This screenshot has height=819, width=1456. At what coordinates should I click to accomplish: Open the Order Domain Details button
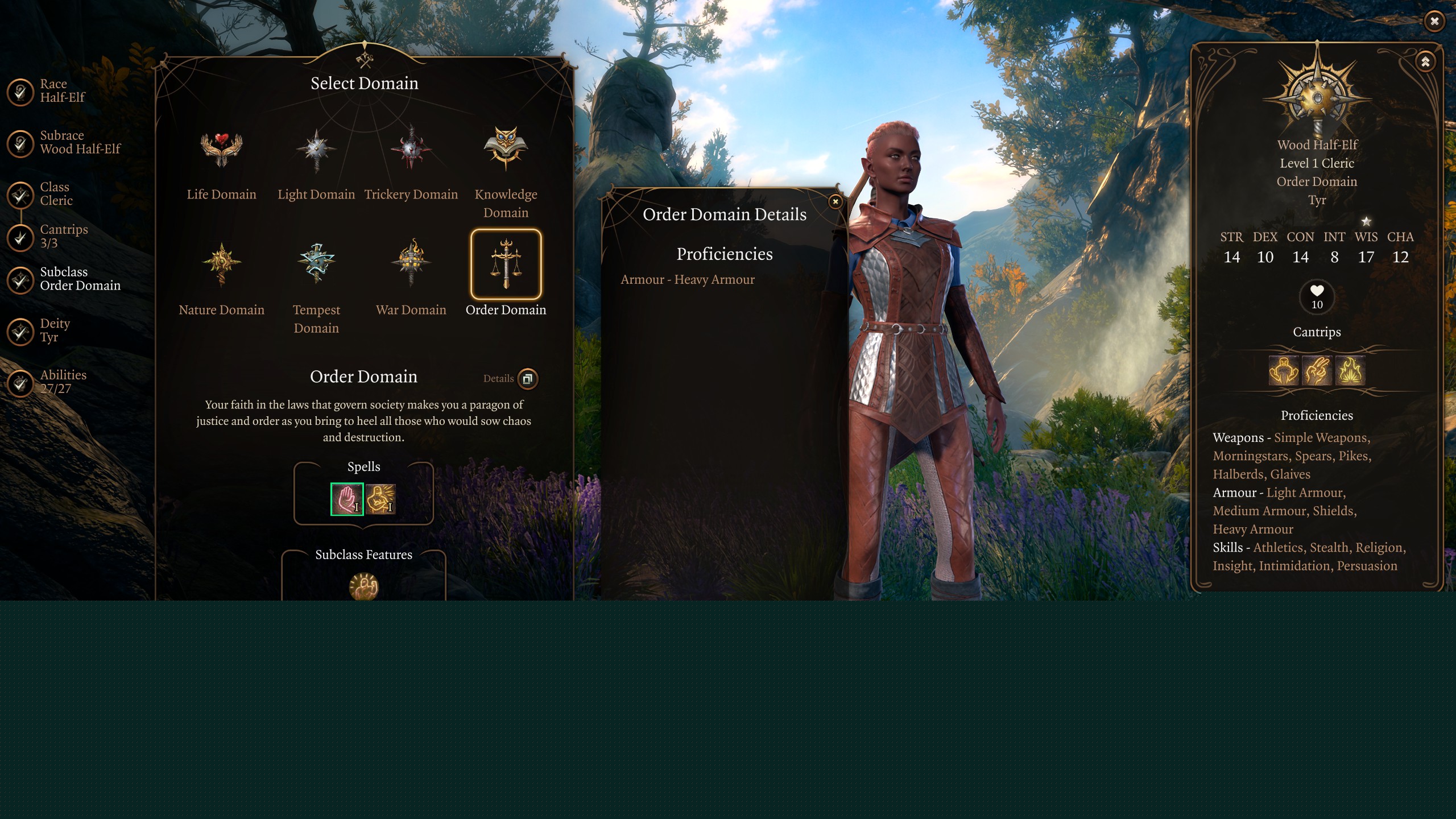coord(527,379)
